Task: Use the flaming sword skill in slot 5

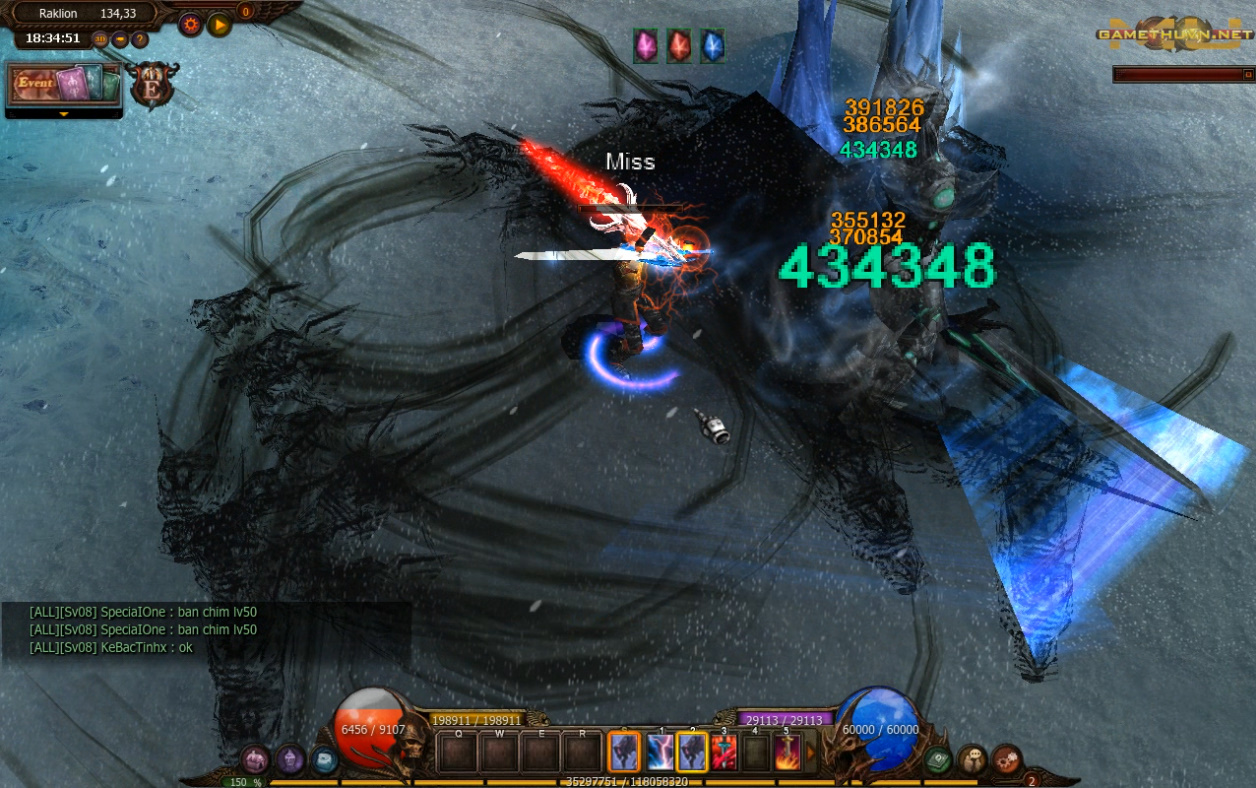Action: pyautogui.click(x=787, y=753)
